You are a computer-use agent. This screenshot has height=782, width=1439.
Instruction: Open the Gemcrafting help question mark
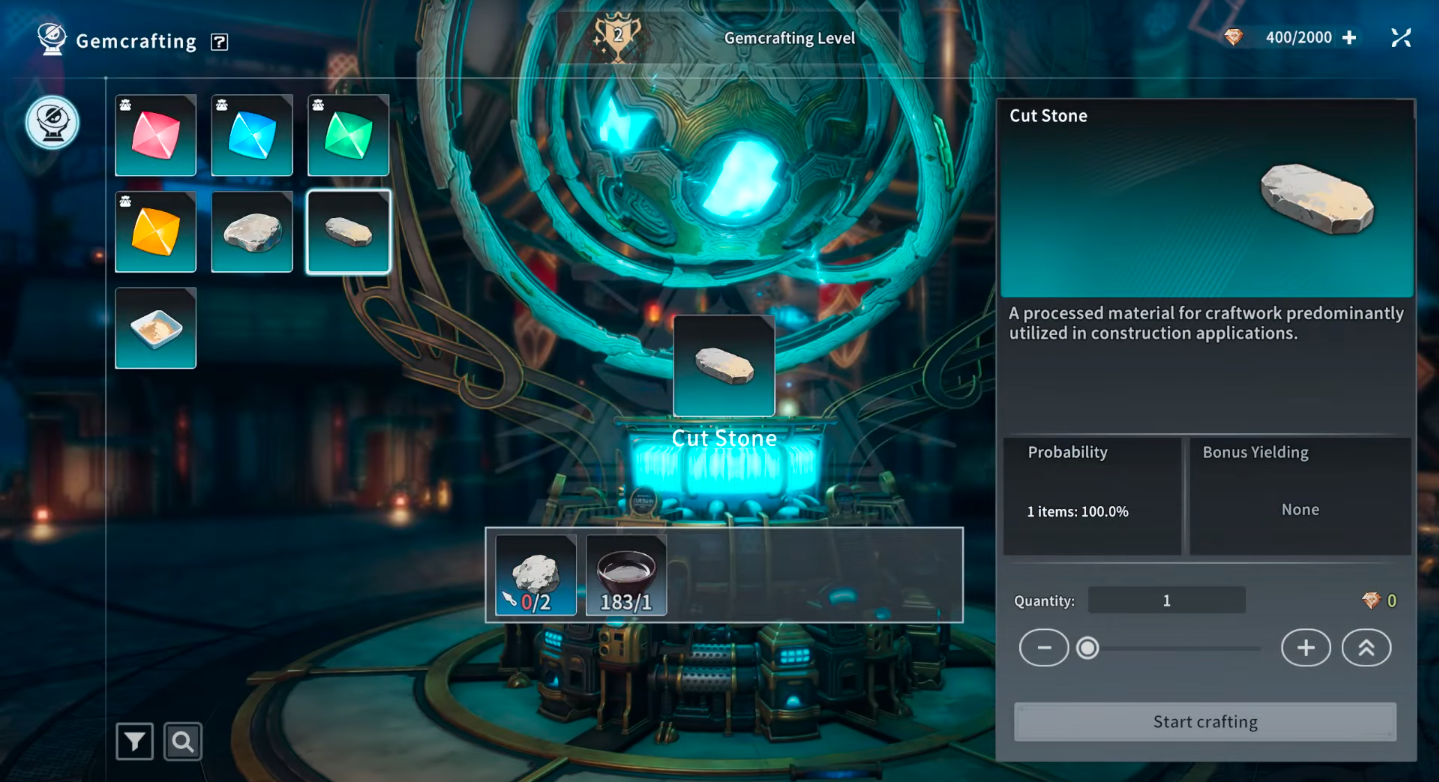pyautogui.click(x=220, y=42)
